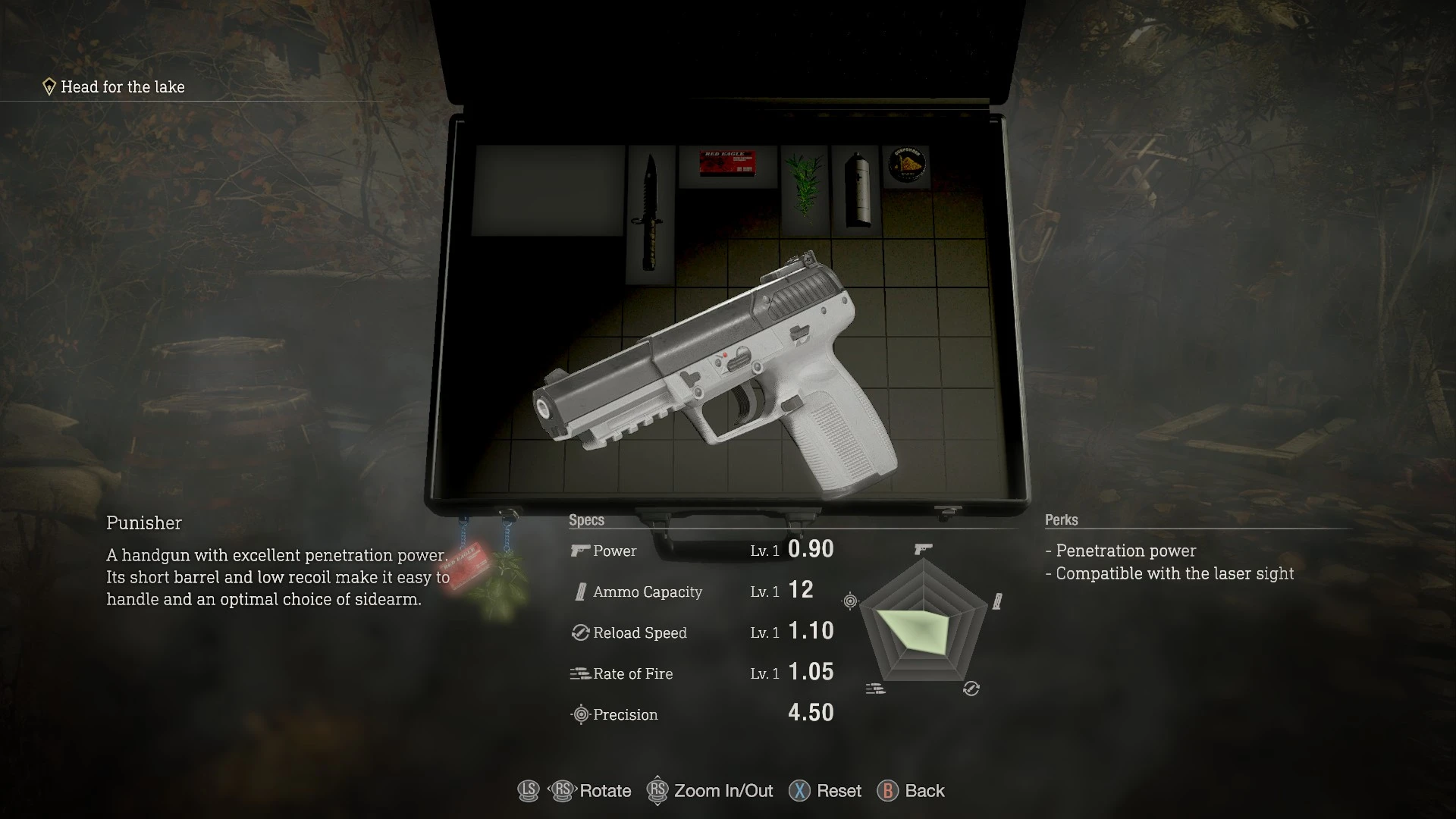1456x819 pixels.
Task: Click the Zoom In/Out label
Action: point(723,791)
